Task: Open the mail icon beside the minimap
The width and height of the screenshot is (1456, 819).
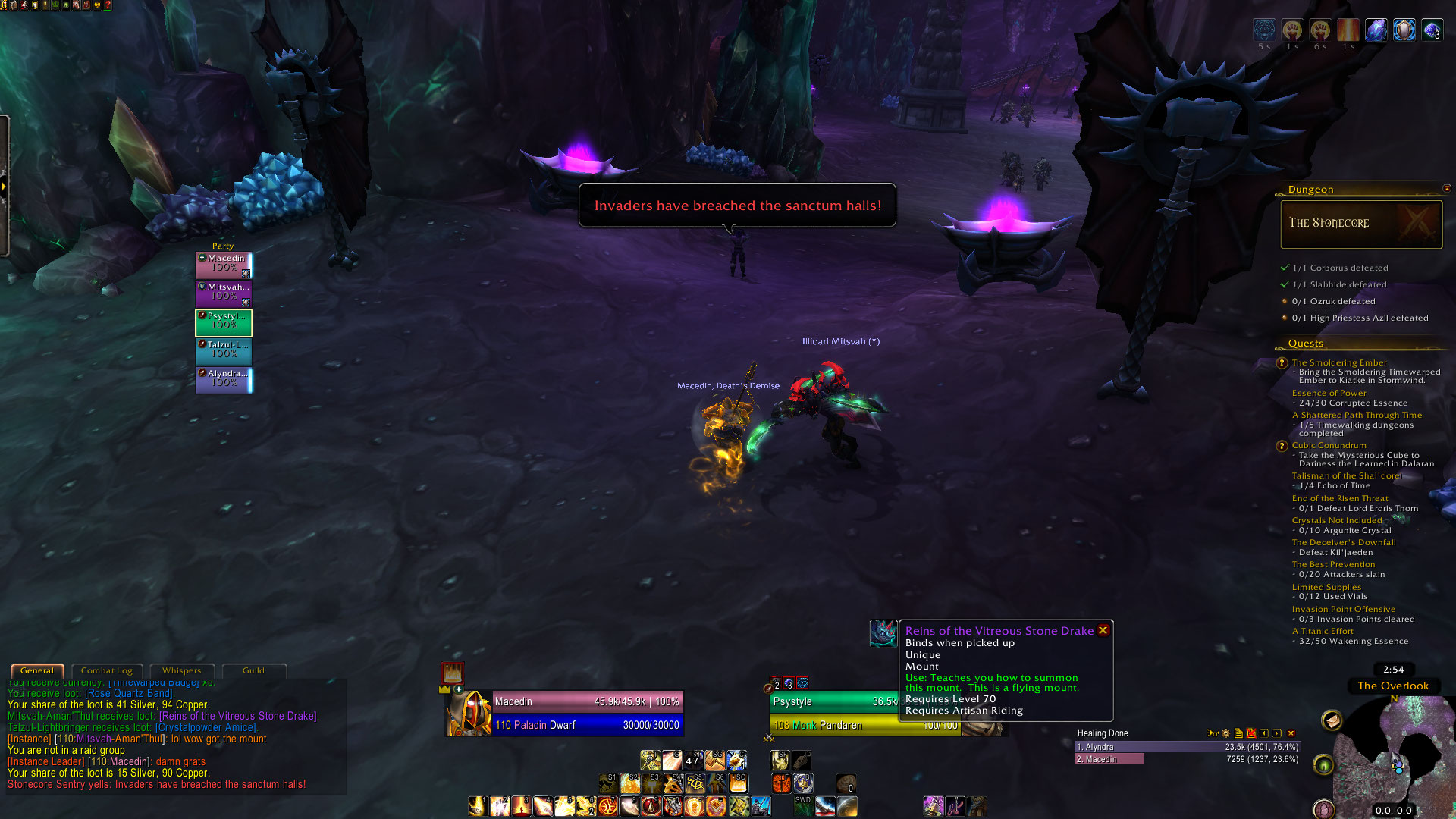Action: tap(1332, 720)
